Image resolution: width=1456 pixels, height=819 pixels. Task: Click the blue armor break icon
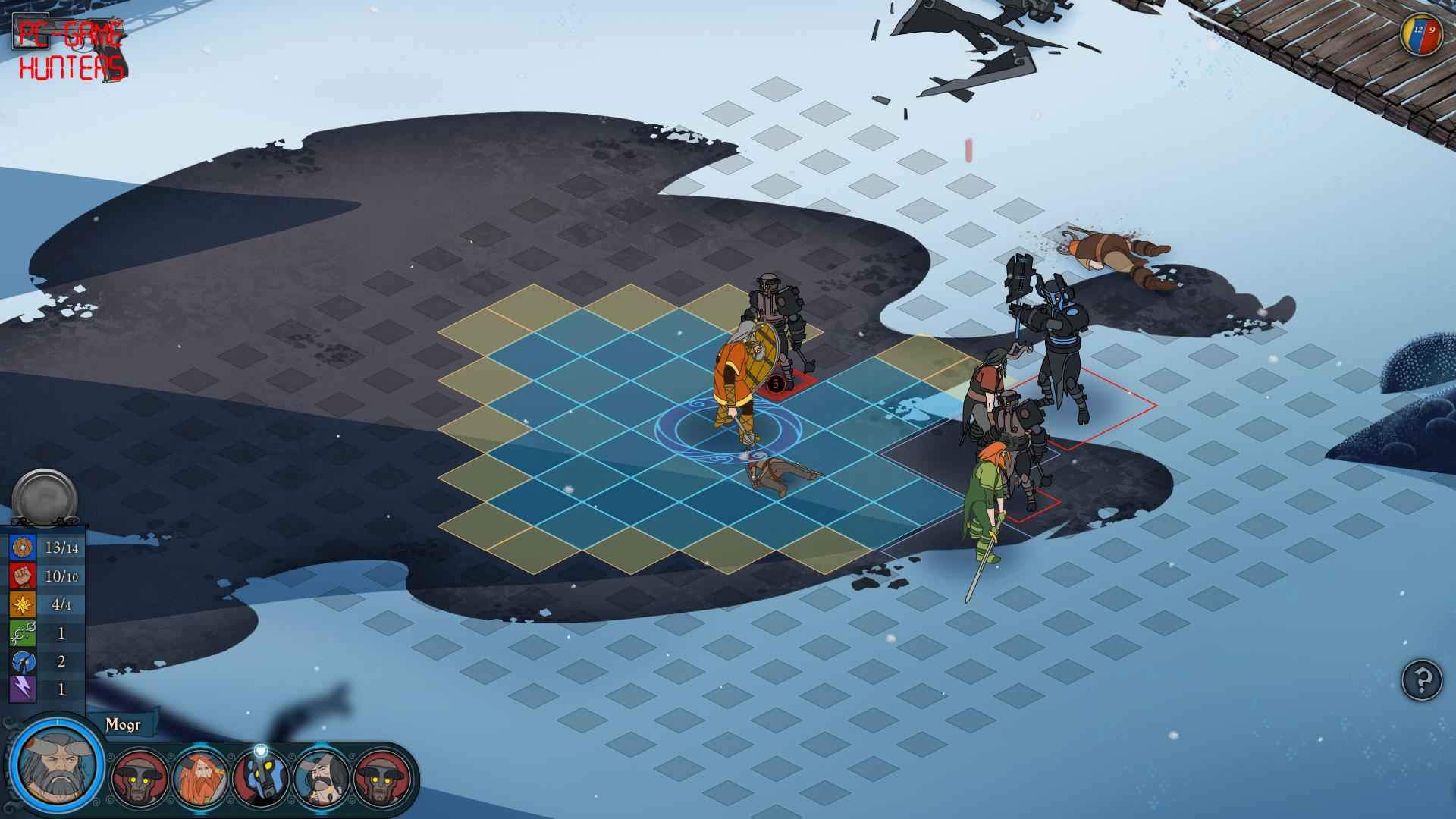coord(23,661)
